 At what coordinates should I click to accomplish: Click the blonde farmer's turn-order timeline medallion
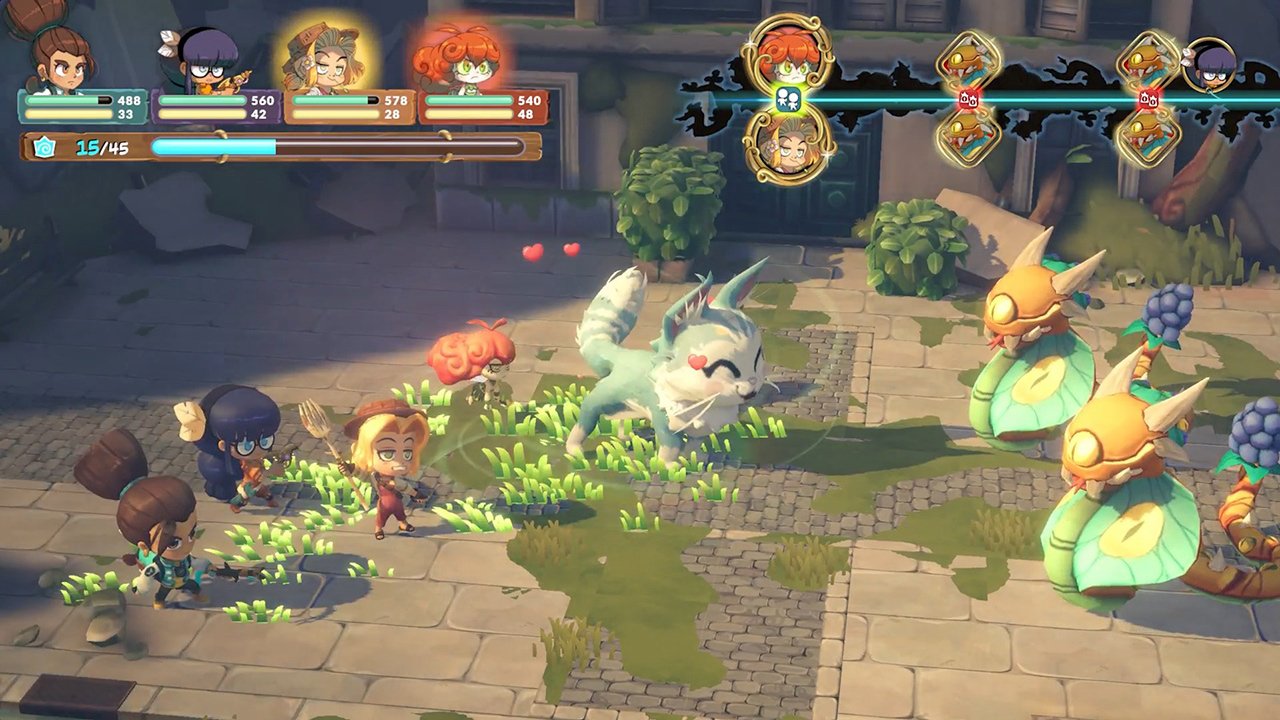[x=788, y=144]
